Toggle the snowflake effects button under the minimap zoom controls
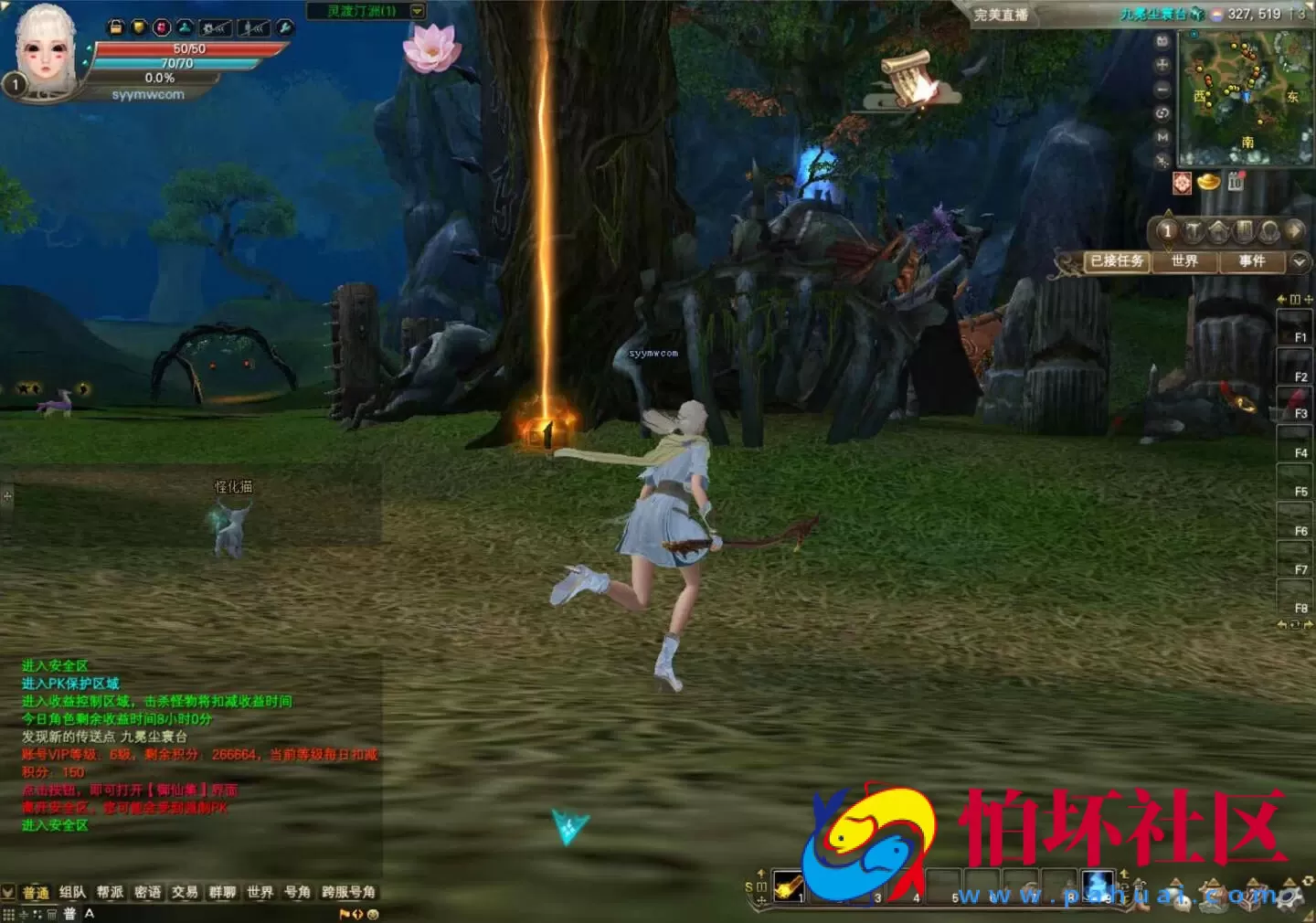The width and height of the screenshot is (1316, 923). click(x=1162, y=160)
